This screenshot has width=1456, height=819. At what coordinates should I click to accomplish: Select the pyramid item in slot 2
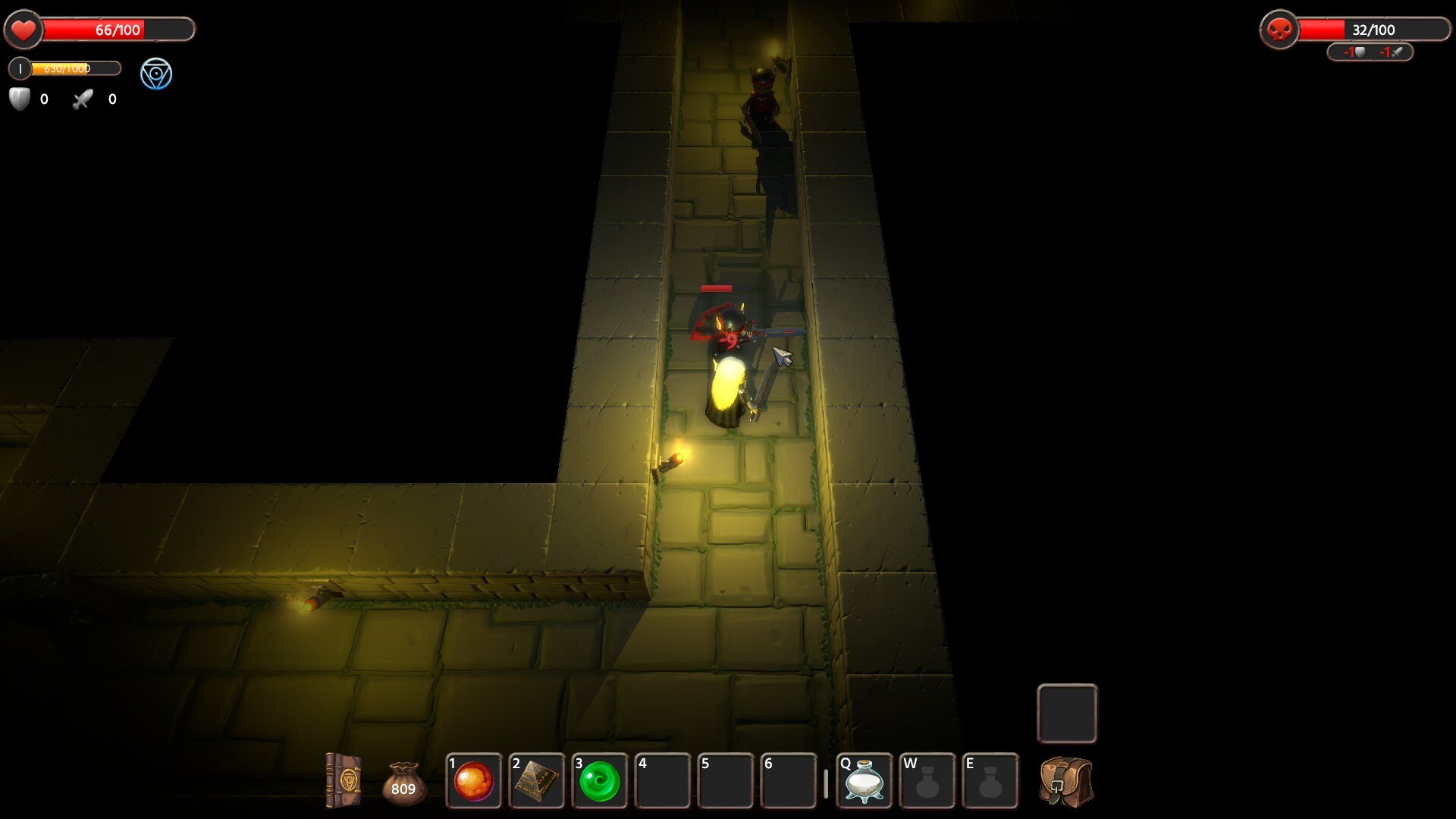coord(537,781)
